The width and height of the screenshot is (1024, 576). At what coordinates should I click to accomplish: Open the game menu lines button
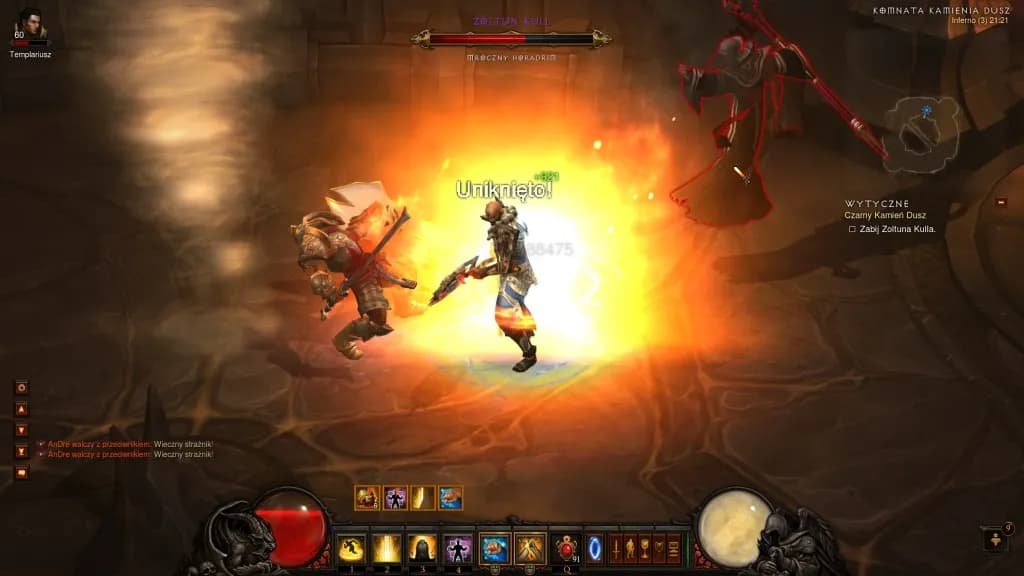click(673, 548)
